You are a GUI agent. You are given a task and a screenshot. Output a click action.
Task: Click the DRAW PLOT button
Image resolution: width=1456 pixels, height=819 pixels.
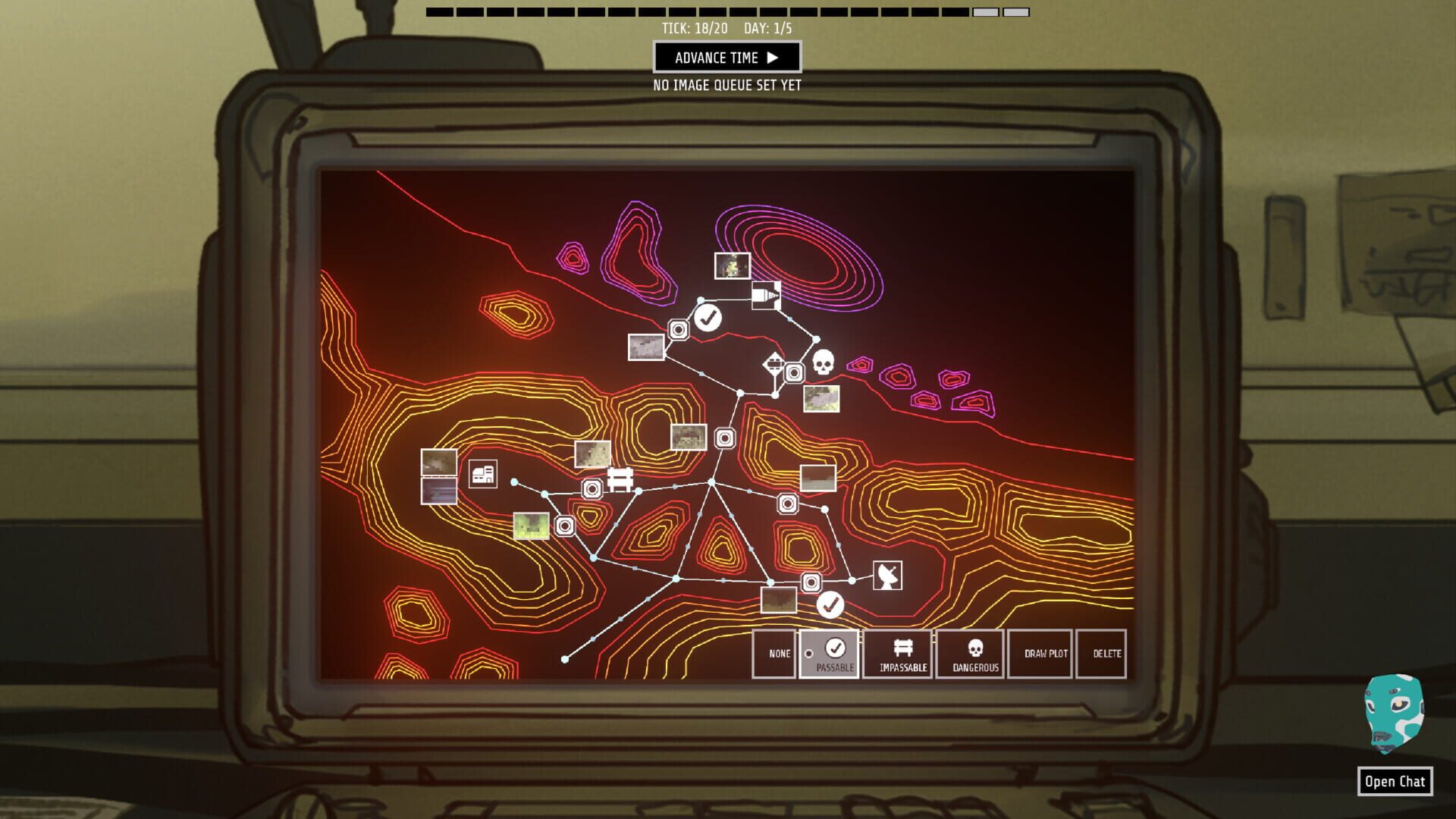point(1040,653)
